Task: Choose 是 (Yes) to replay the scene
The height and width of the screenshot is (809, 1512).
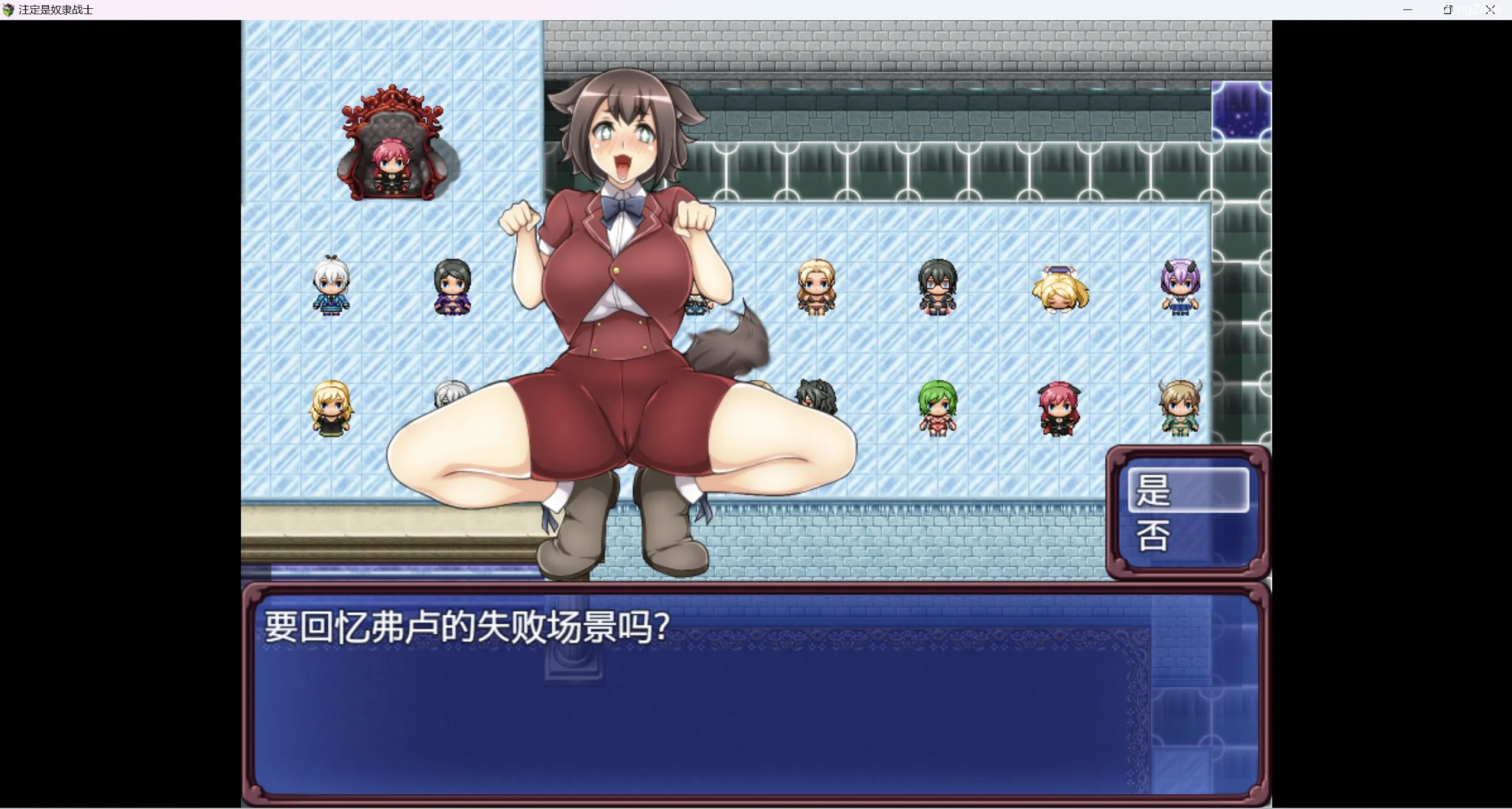Action: (1188, 490)
